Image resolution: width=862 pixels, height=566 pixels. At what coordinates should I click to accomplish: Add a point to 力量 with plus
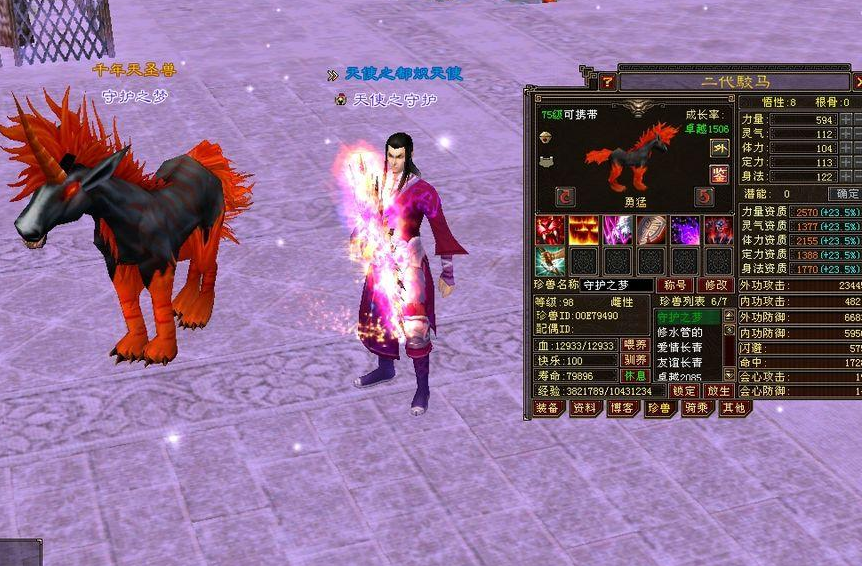pyautogui.click(x=843, y=120)
